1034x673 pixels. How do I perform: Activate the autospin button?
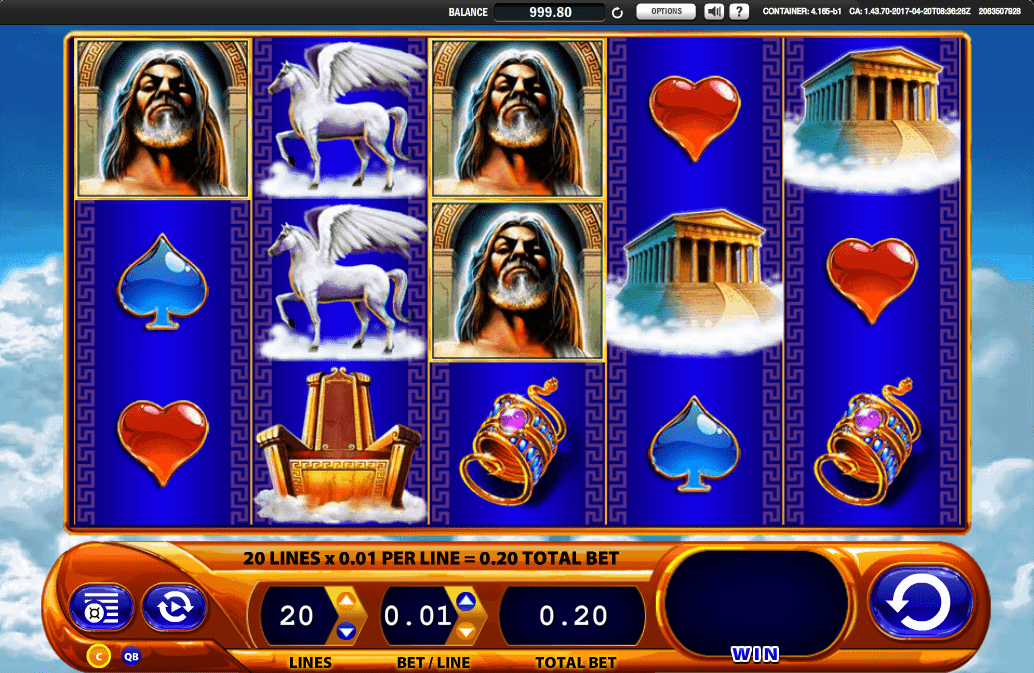click(173, 607)
